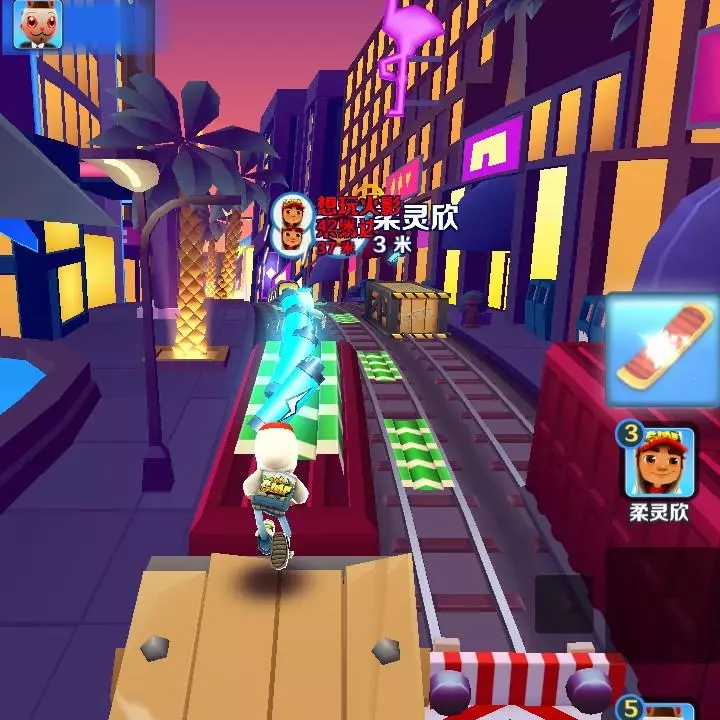
Task: Tap the player avatar in the top corner
Action: 37,25
